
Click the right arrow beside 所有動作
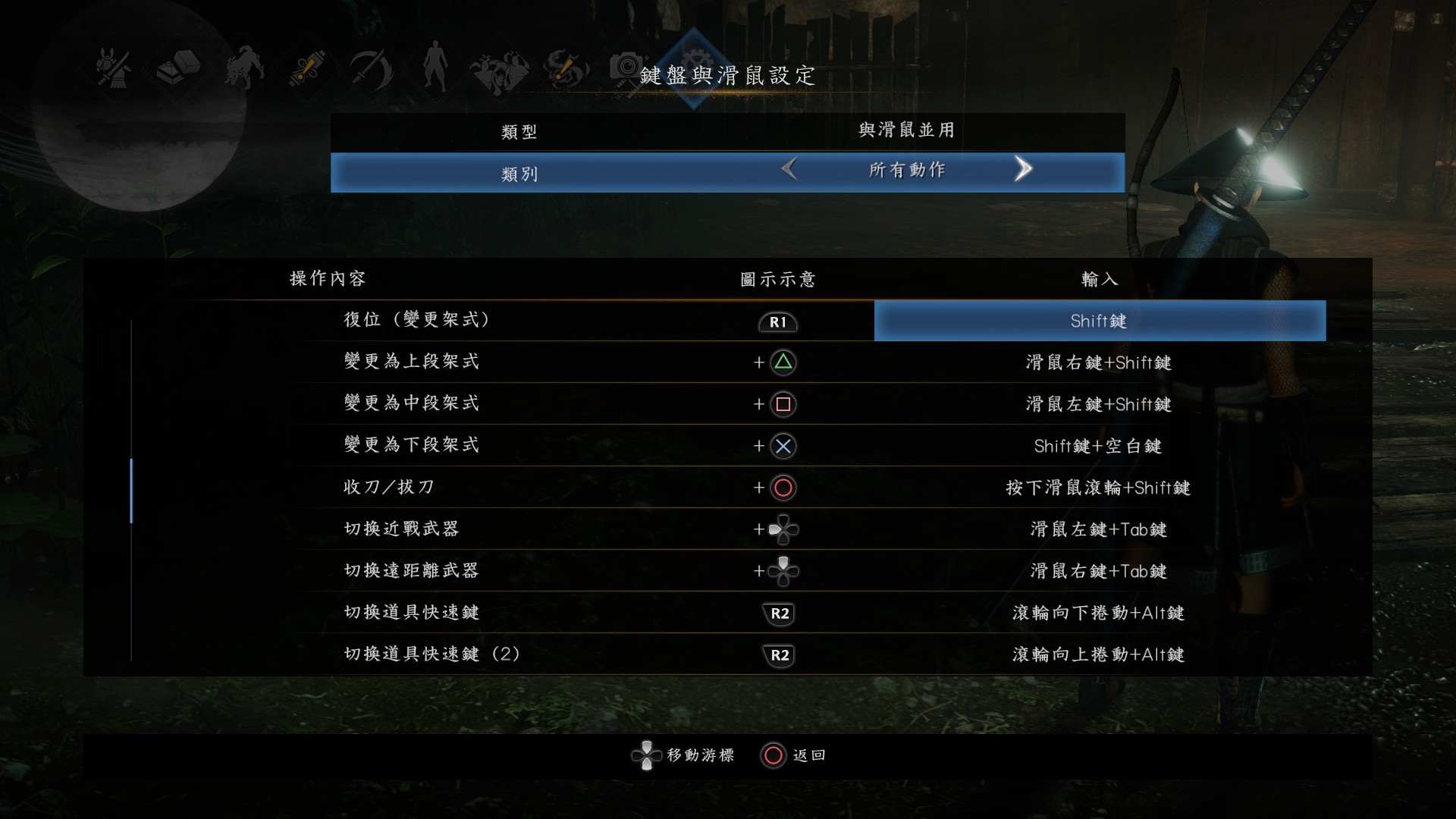point(1024,170)
